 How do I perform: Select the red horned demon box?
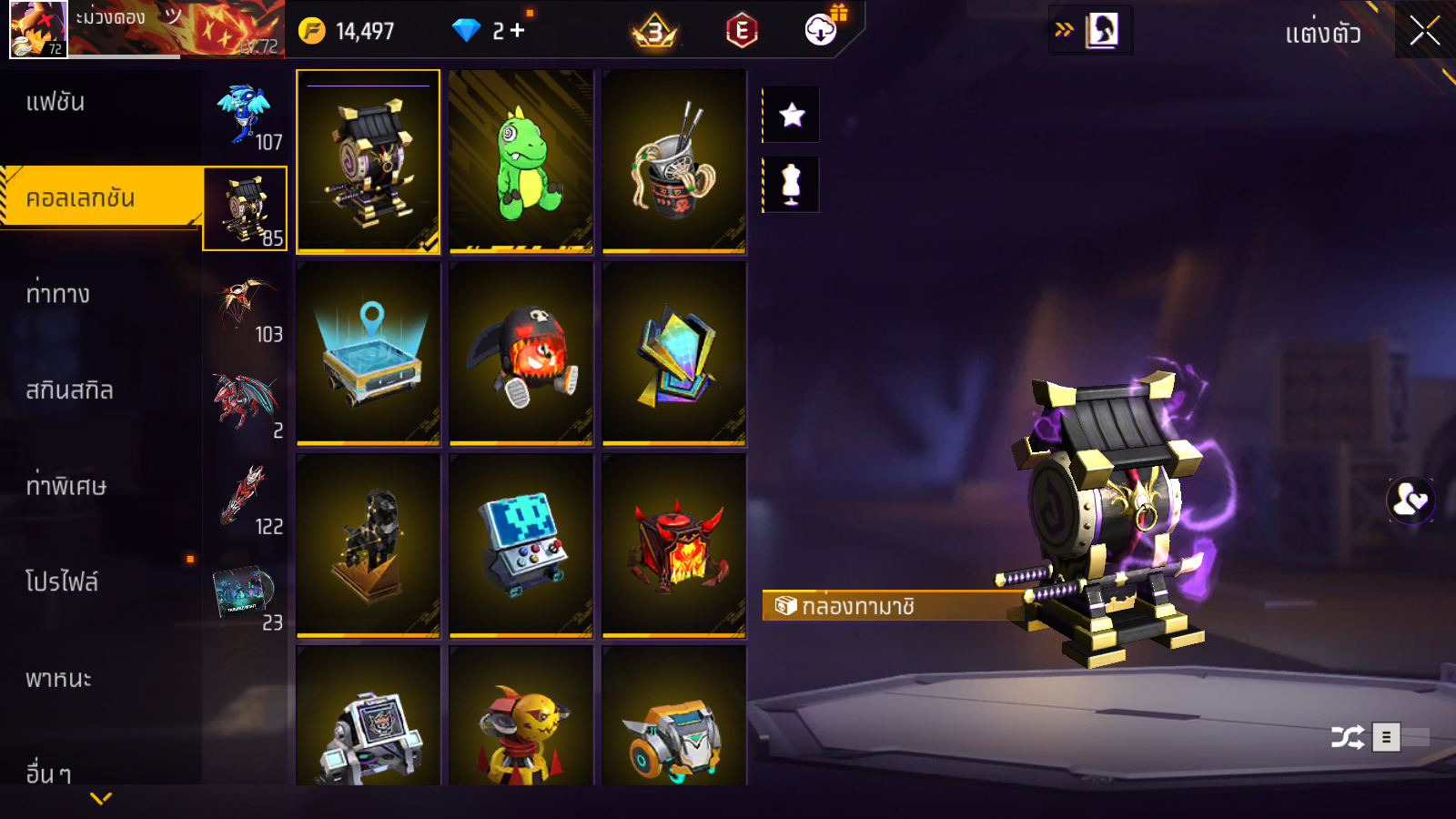point(674,545)
